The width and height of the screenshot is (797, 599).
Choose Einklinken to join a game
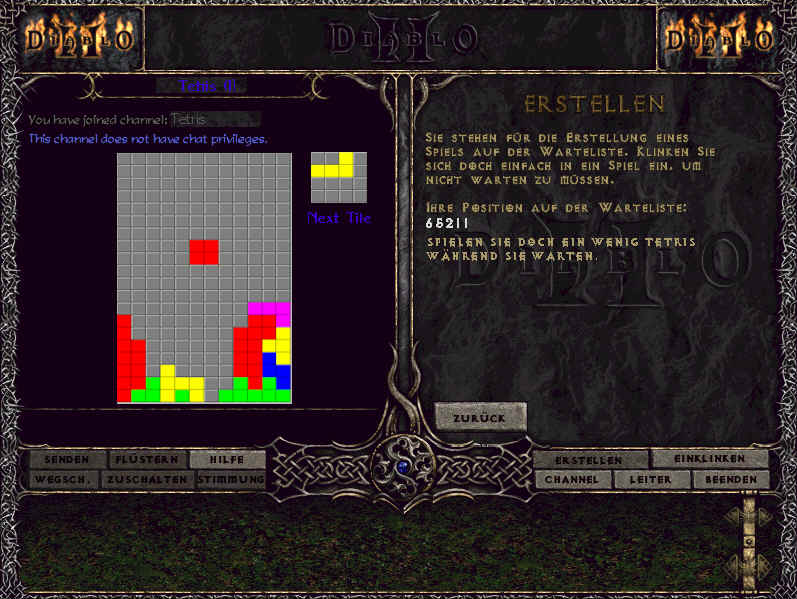[710, 458]
